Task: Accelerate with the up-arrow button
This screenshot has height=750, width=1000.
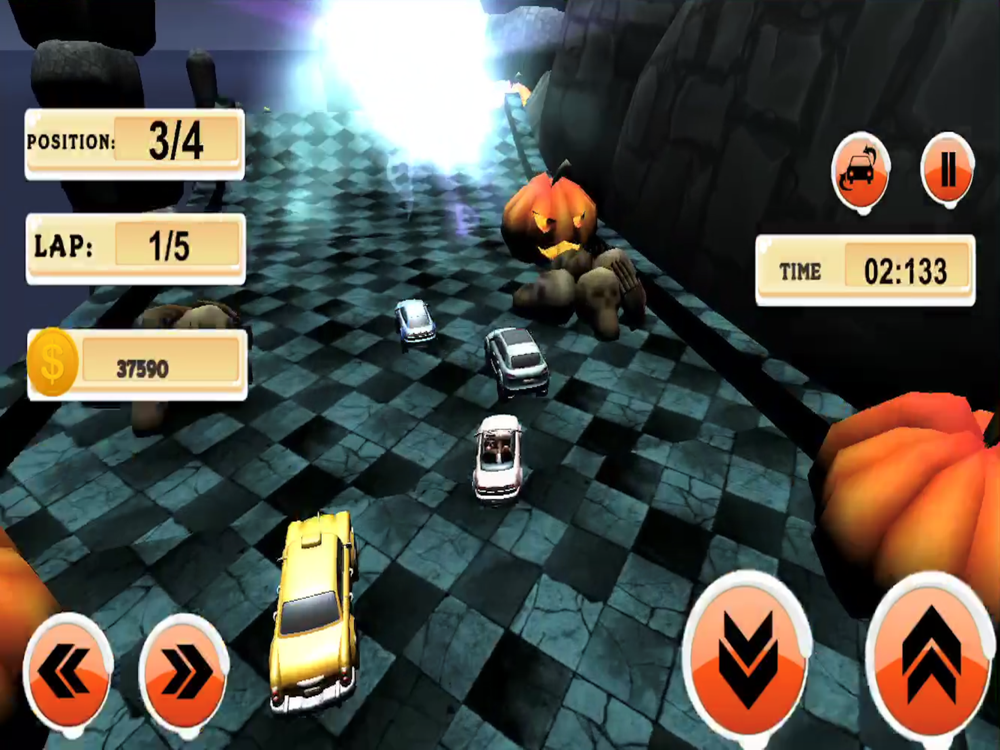Action: (x=930, y=657)
